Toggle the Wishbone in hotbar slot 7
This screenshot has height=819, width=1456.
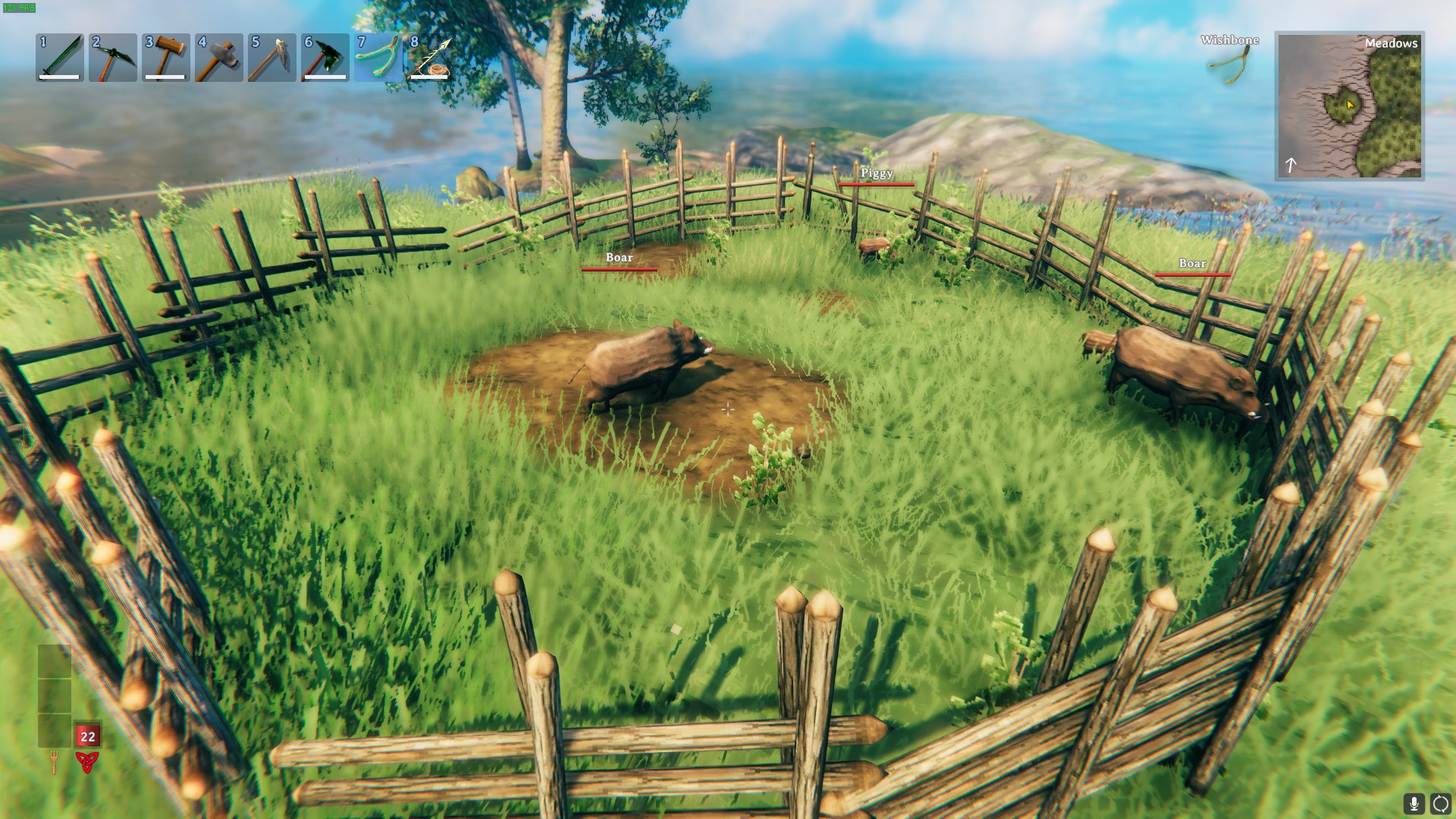pyautogui.click(x=378, y=57)
